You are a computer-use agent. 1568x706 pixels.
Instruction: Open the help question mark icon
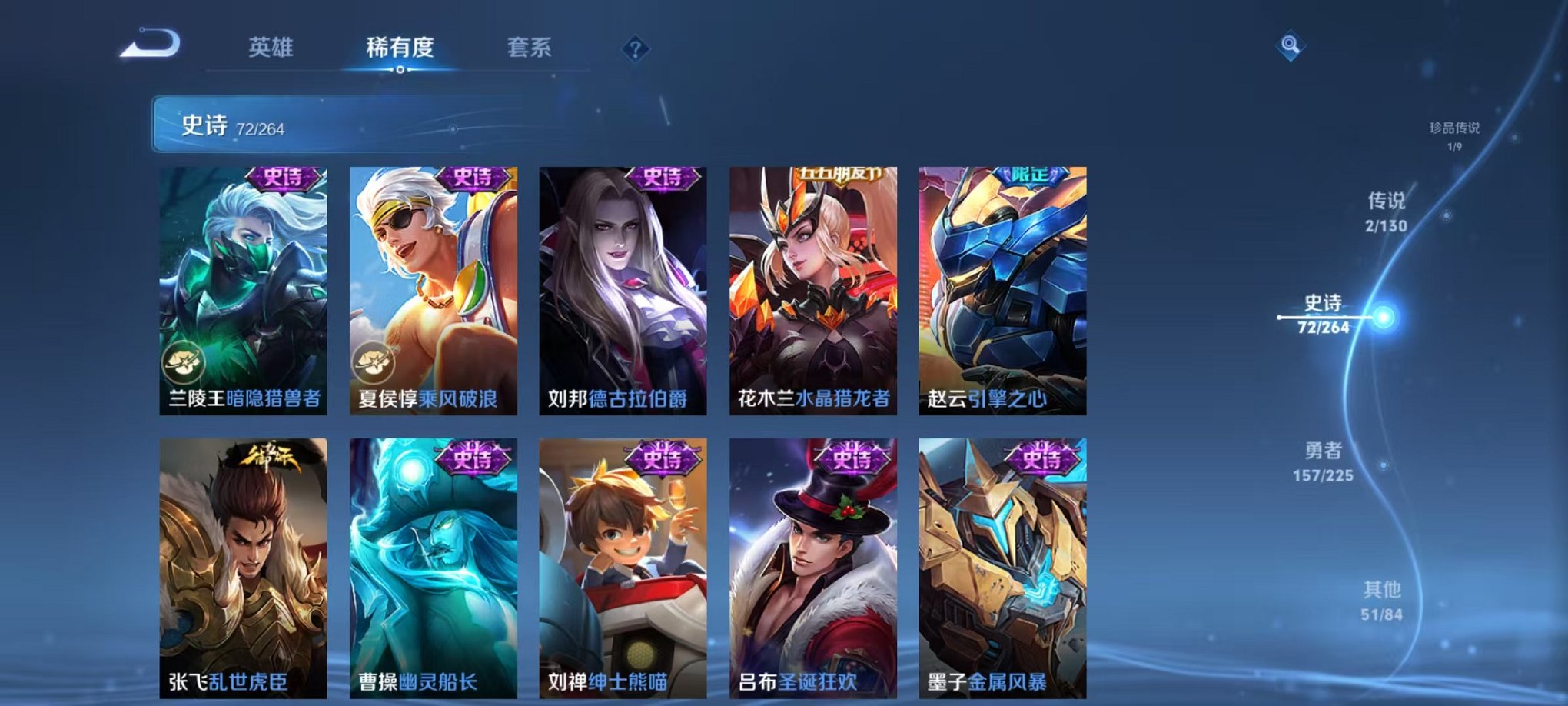[x=633, y=49]
